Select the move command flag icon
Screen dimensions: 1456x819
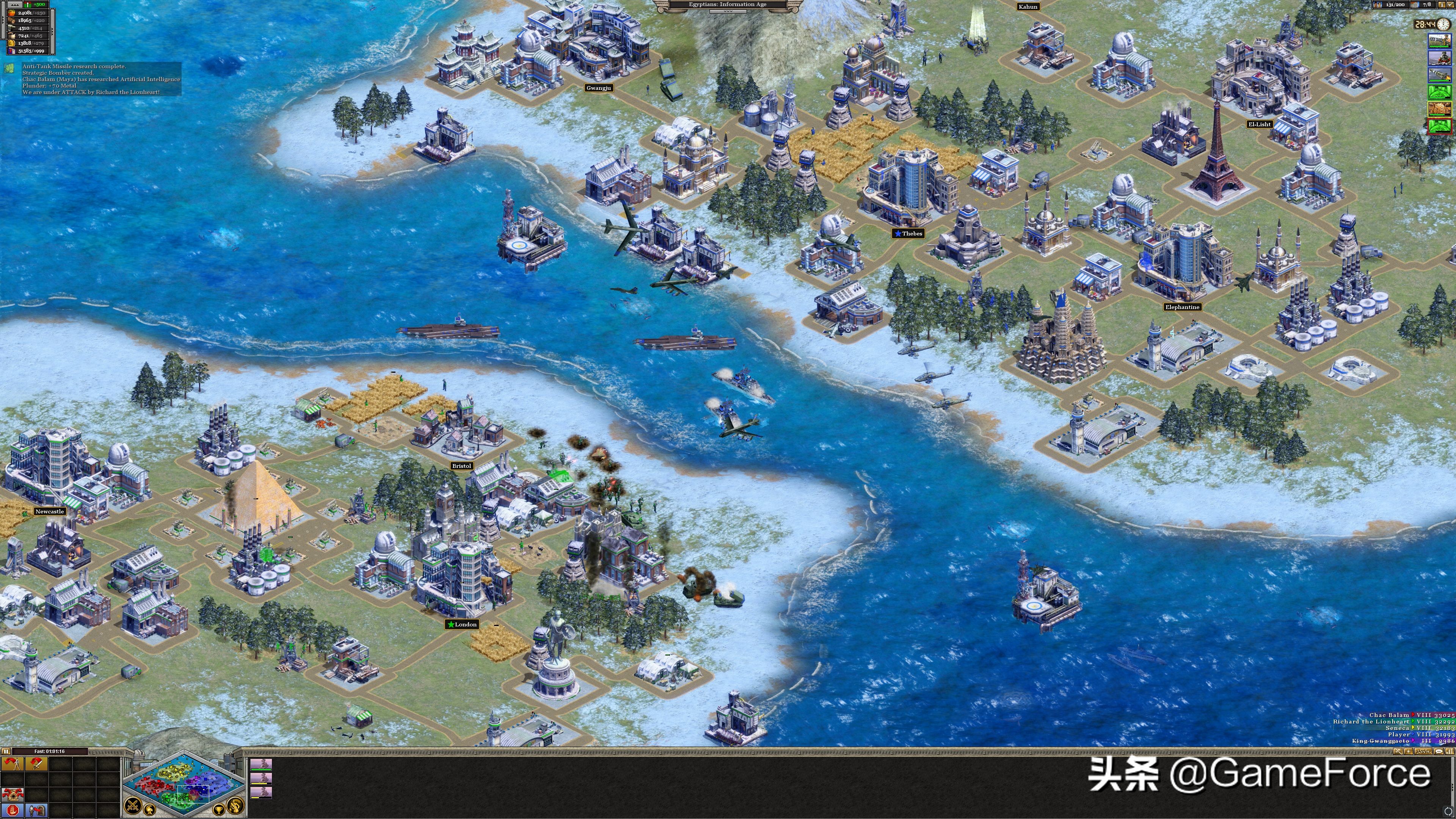(13, 764)
